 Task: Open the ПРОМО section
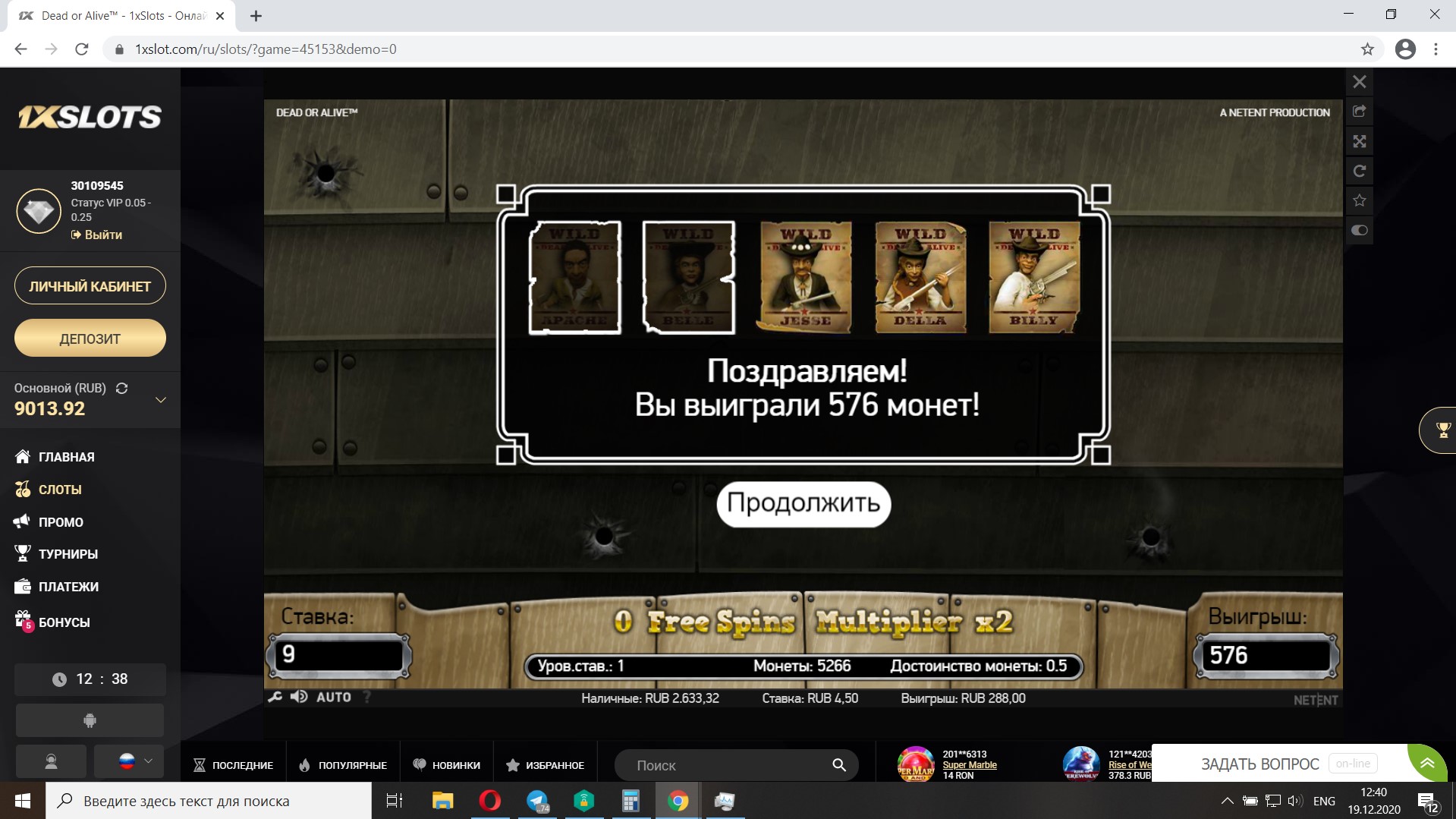[x=61, y=522]
